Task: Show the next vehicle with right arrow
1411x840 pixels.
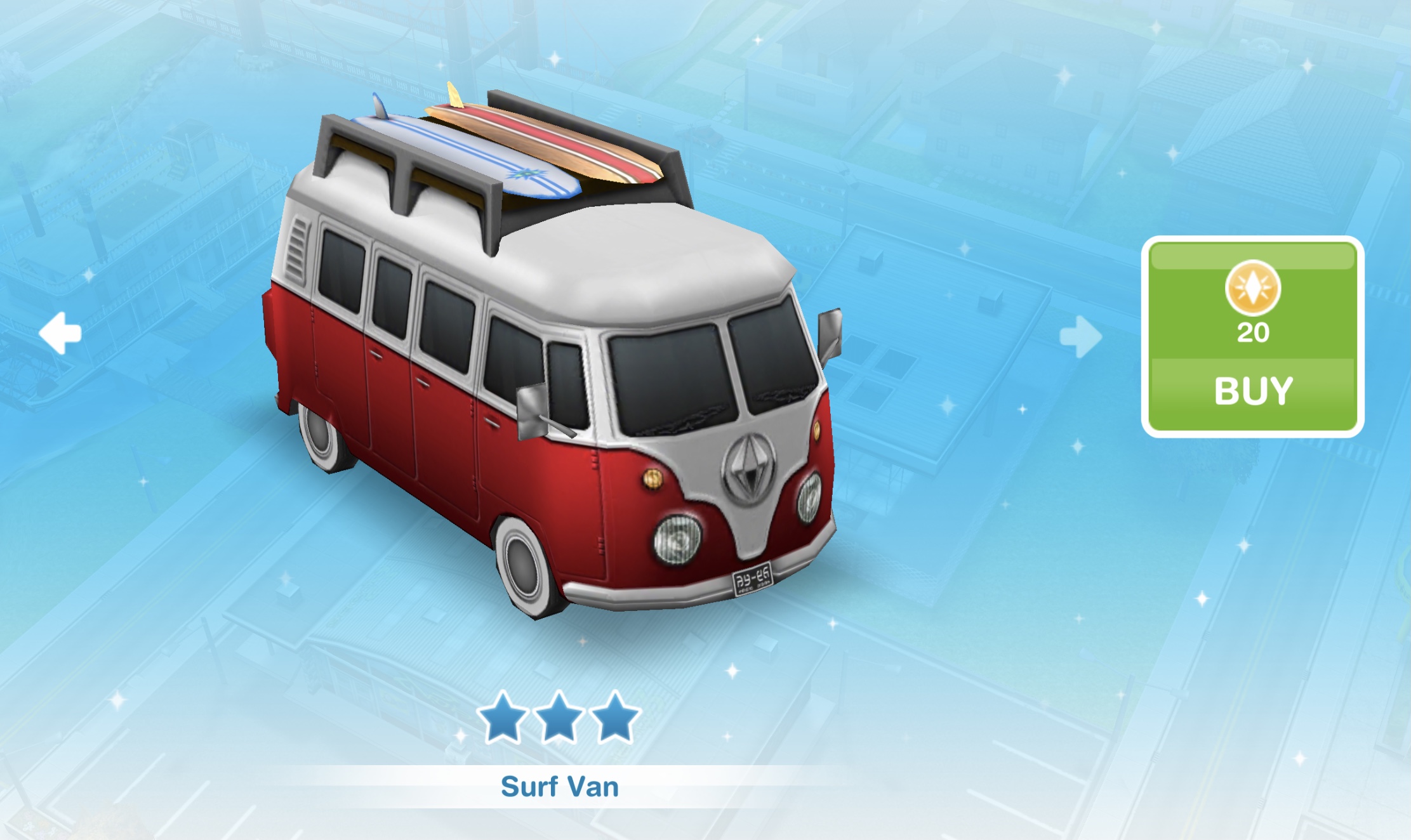Action: pos(1080,336)
